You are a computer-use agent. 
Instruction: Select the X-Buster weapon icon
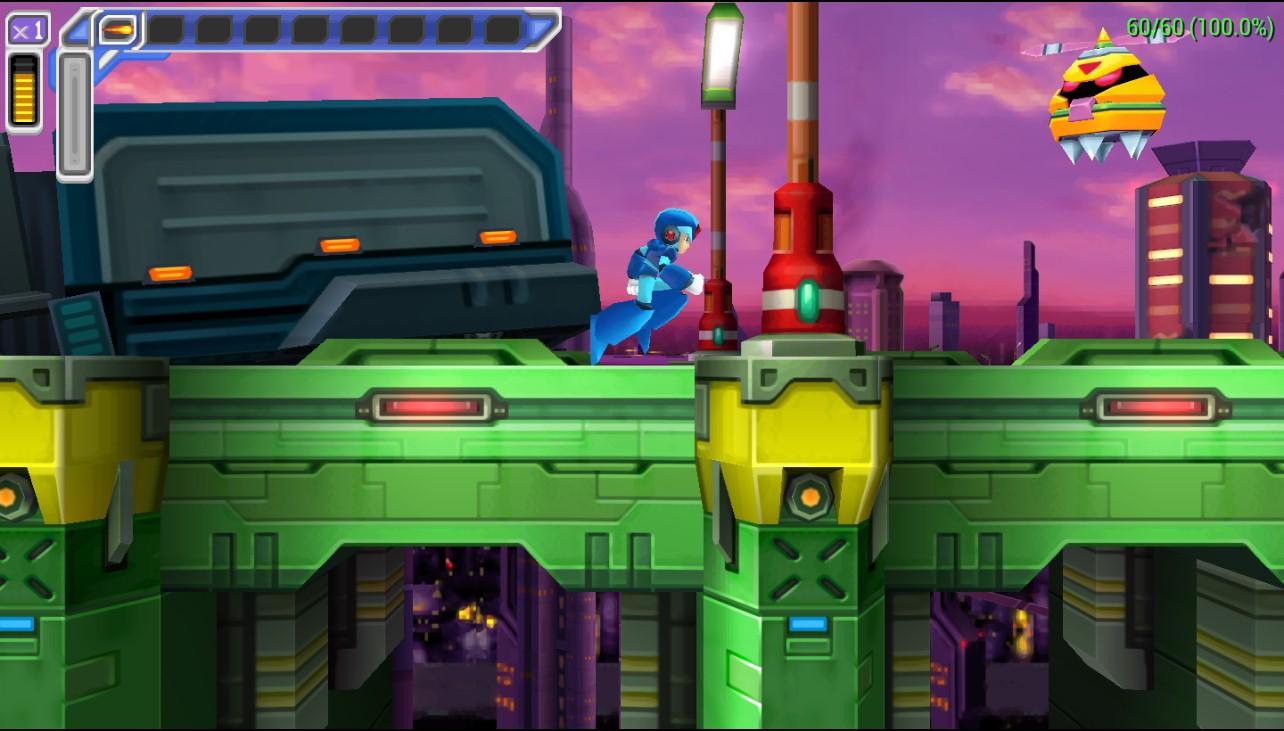[117, 30]
